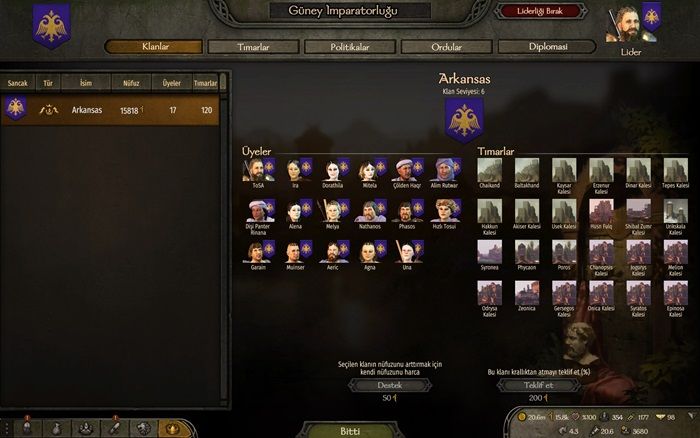700x438 pixels.
Task: Sort clans by Nüfuz column
Action: (131, 83)
